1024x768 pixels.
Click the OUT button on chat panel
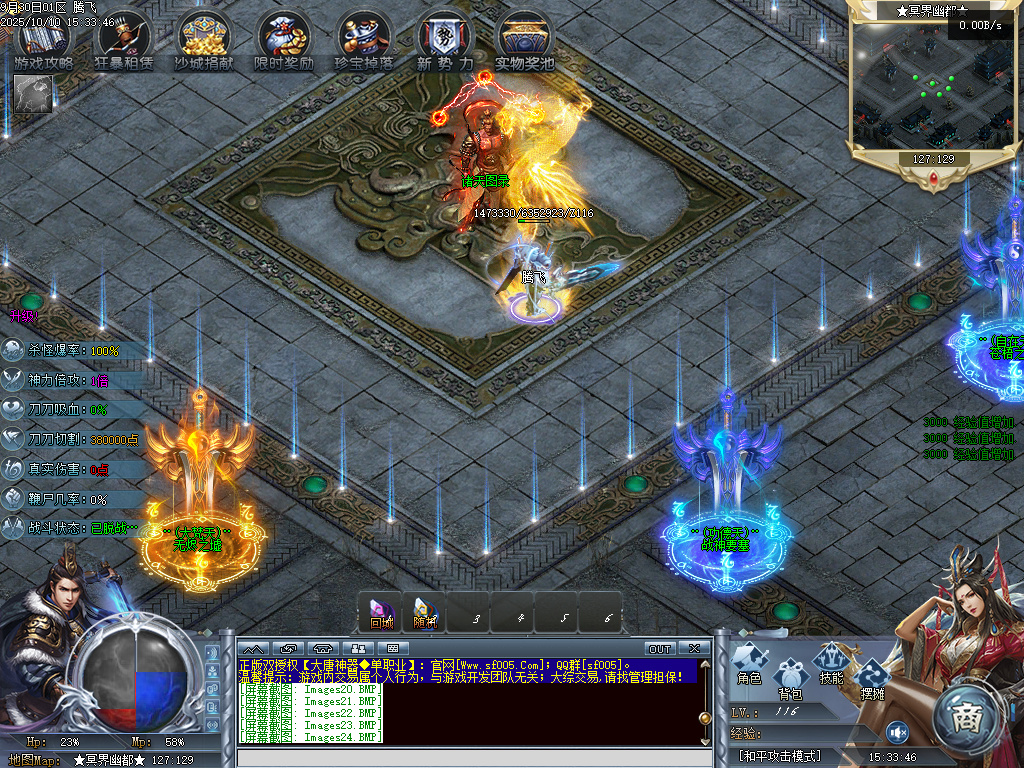(x=660, y=648)
